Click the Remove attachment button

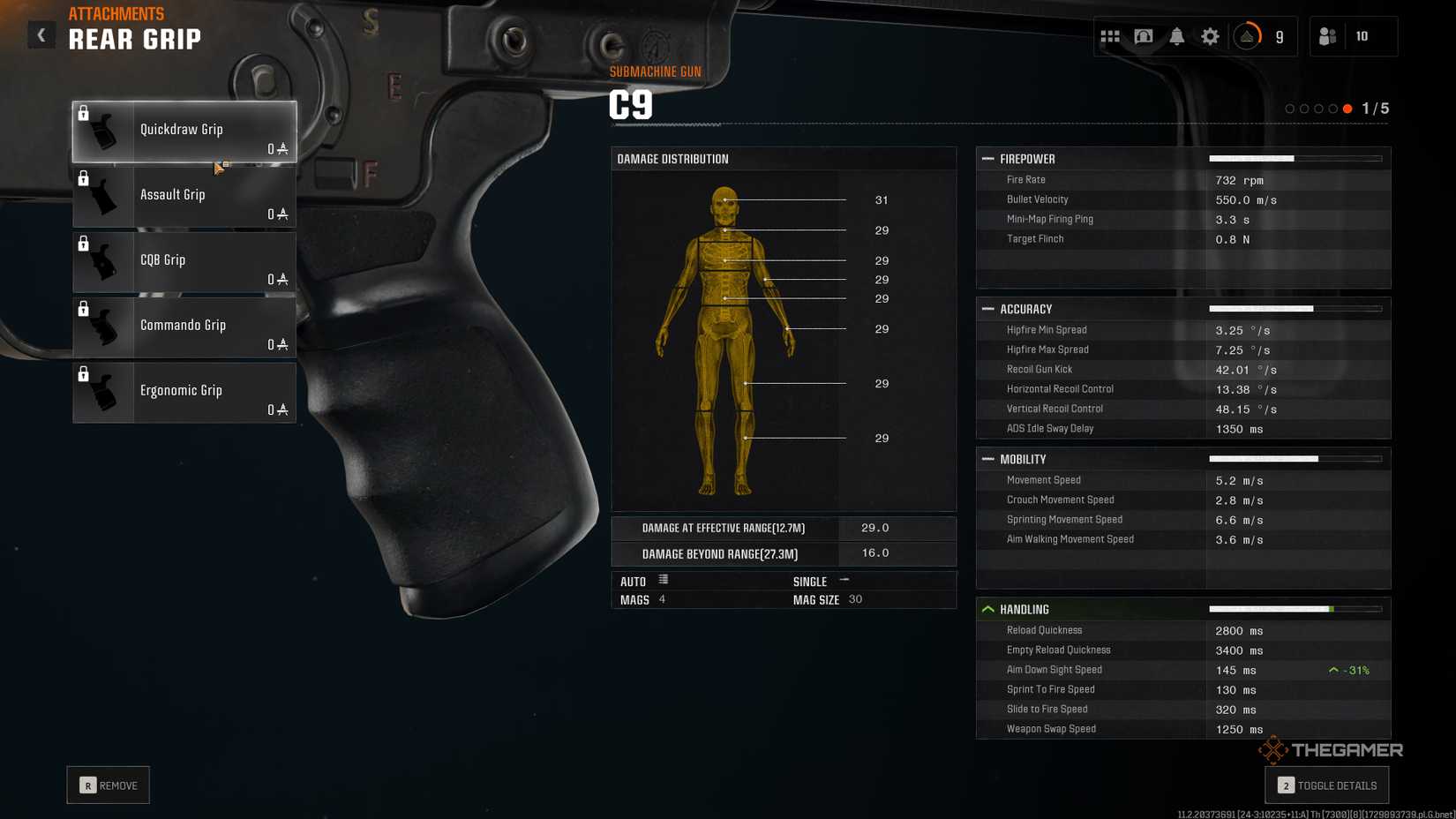tap(109, 785)
